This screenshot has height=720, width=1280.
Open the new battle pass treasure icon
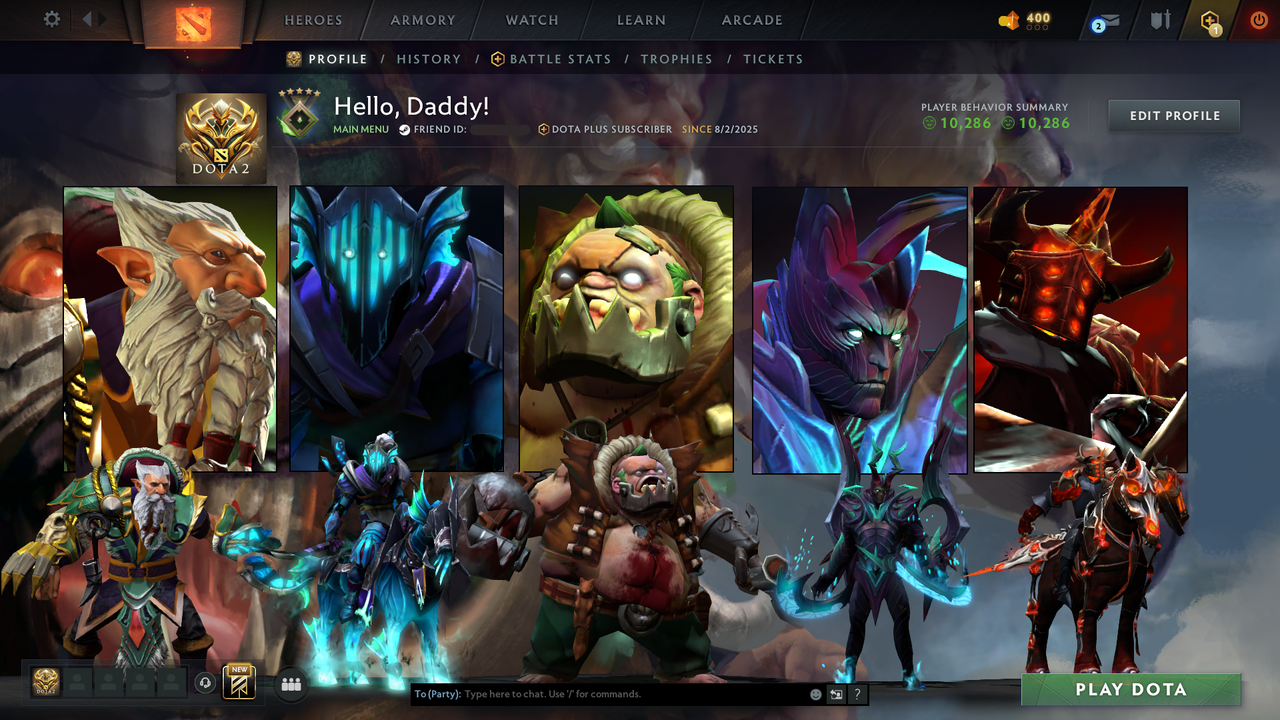(x=238, y=681)
